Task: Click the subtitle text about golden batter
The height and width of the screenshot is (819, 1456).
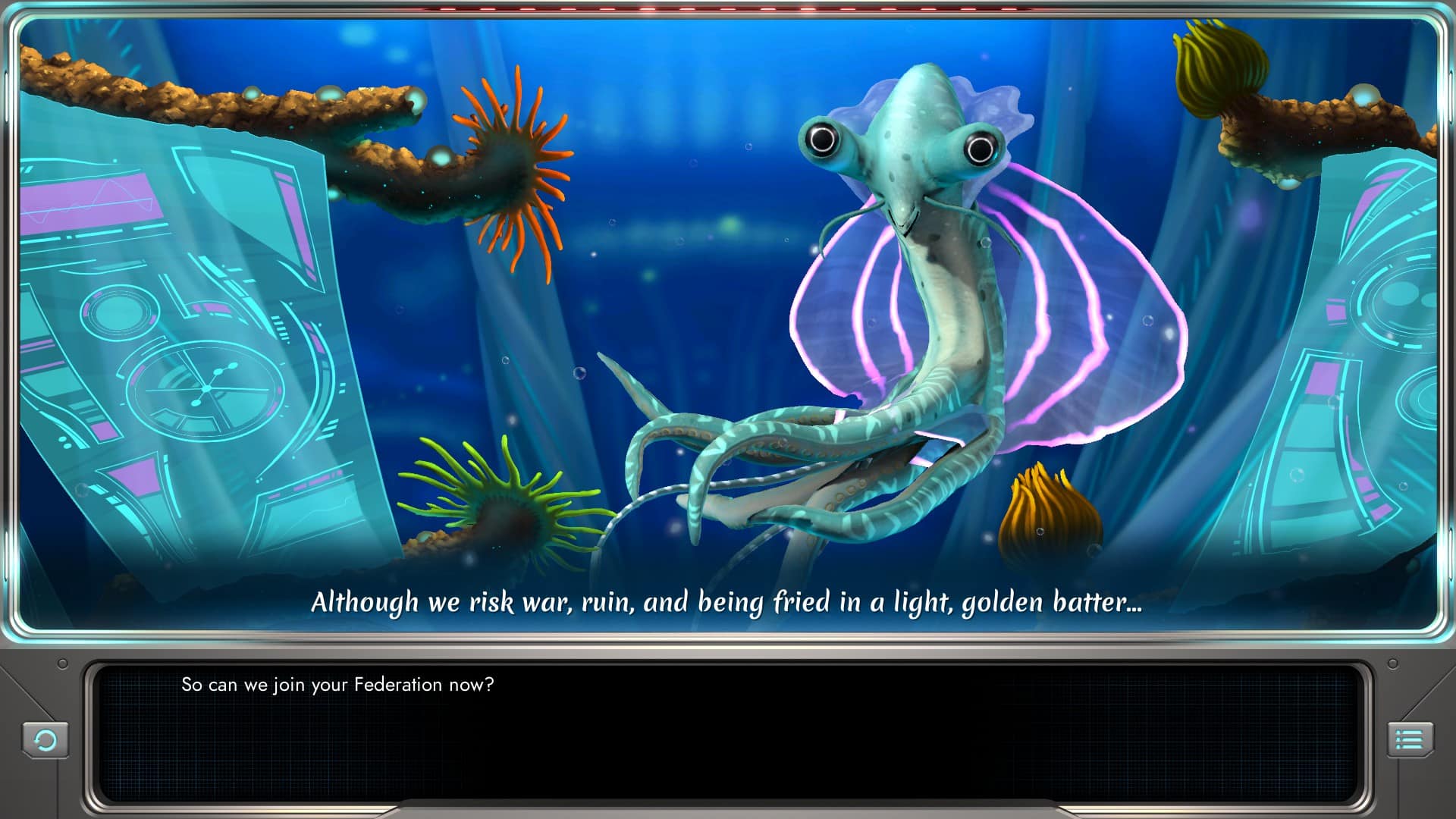Action: point(728,601)
